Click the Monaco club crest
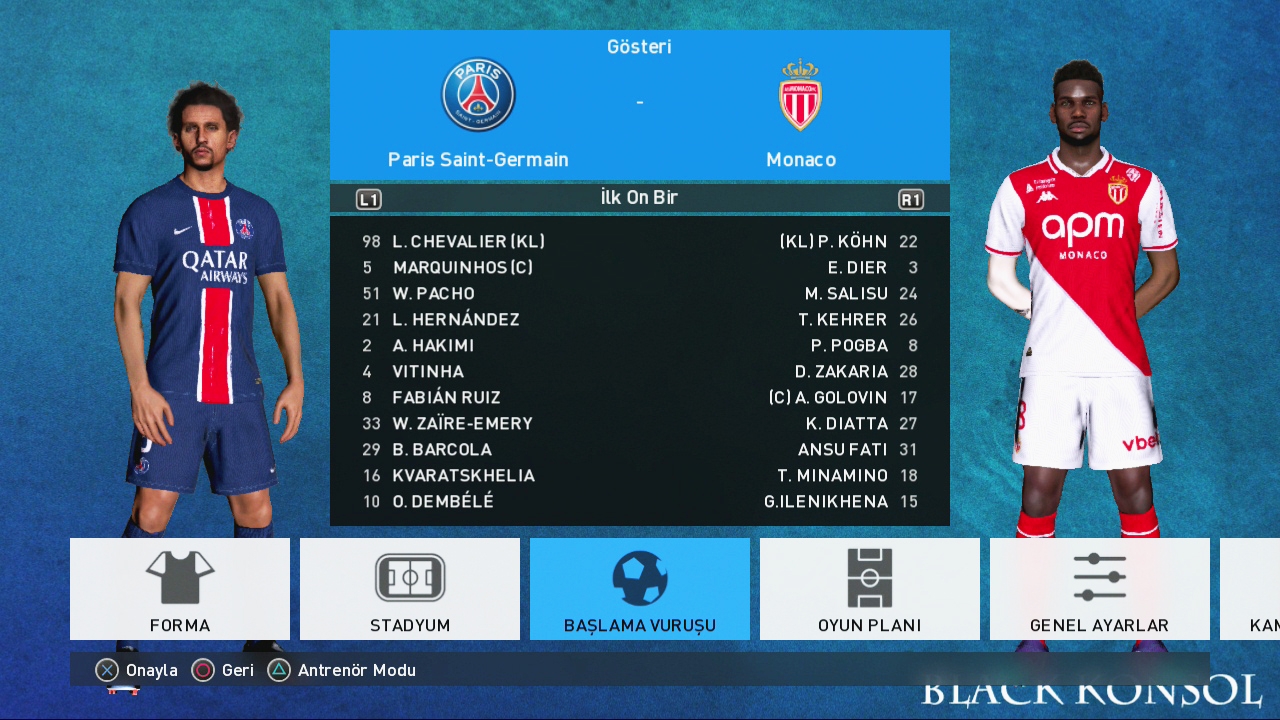The width and height of the screenshot is (1280, 720). pyautogui.click(x=800, y=96)
